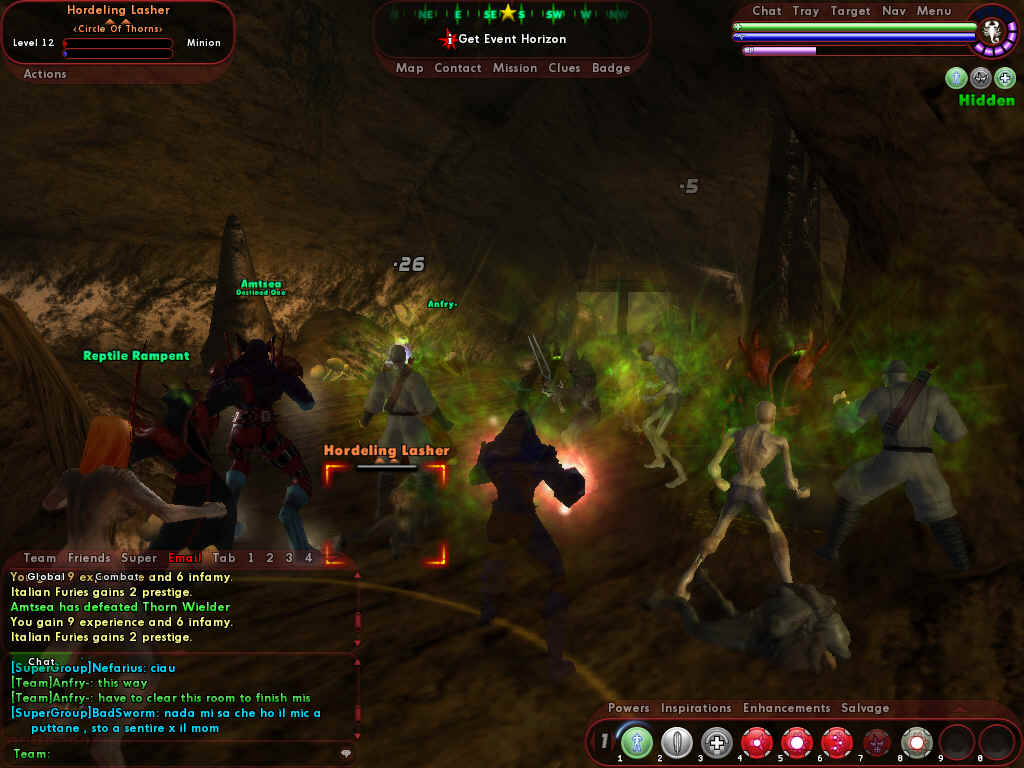
Task: Toggle the Chat window from the top bar
Action: (x=767, y=11)
